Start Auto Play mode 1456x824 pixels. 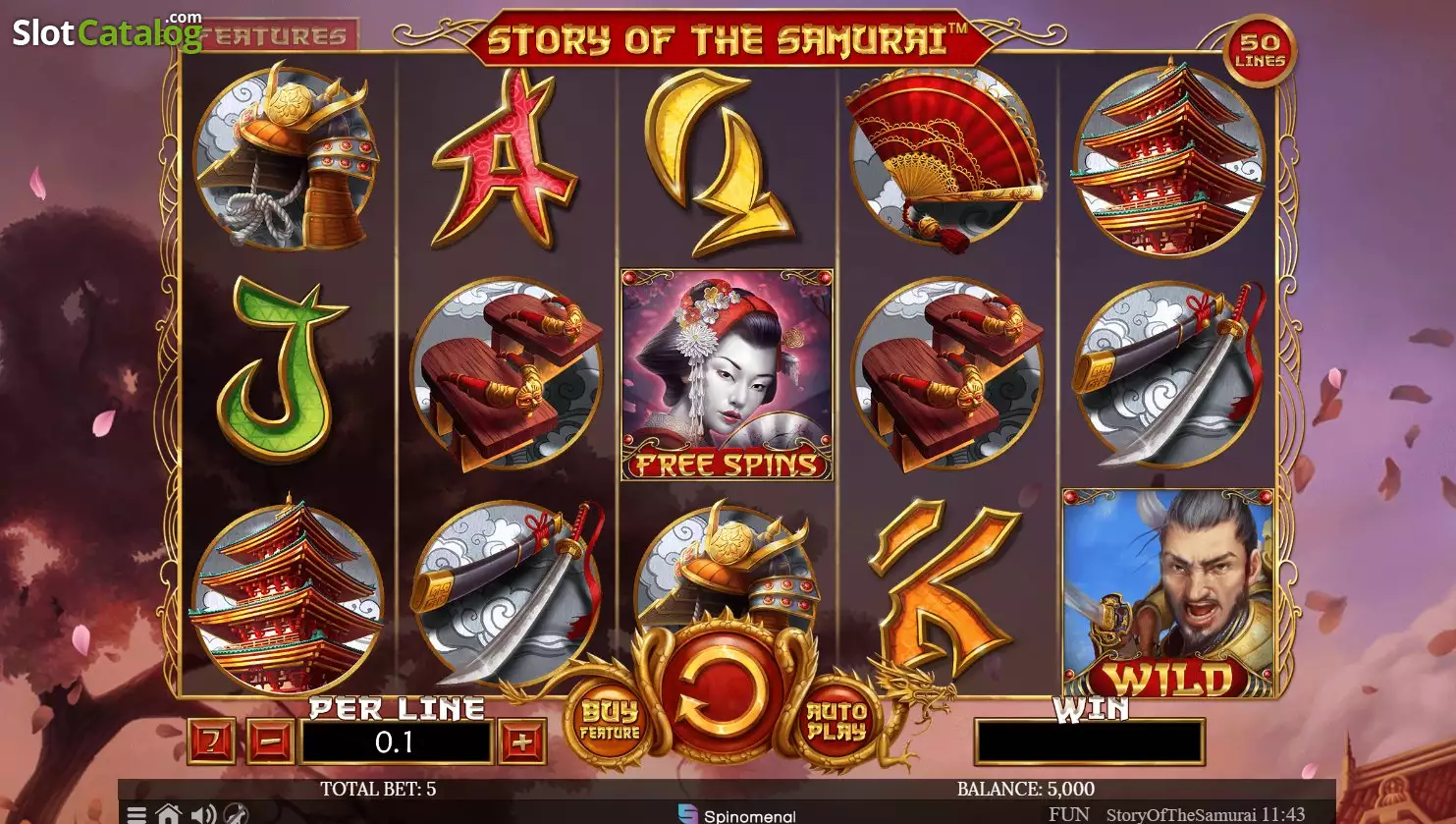836,722
